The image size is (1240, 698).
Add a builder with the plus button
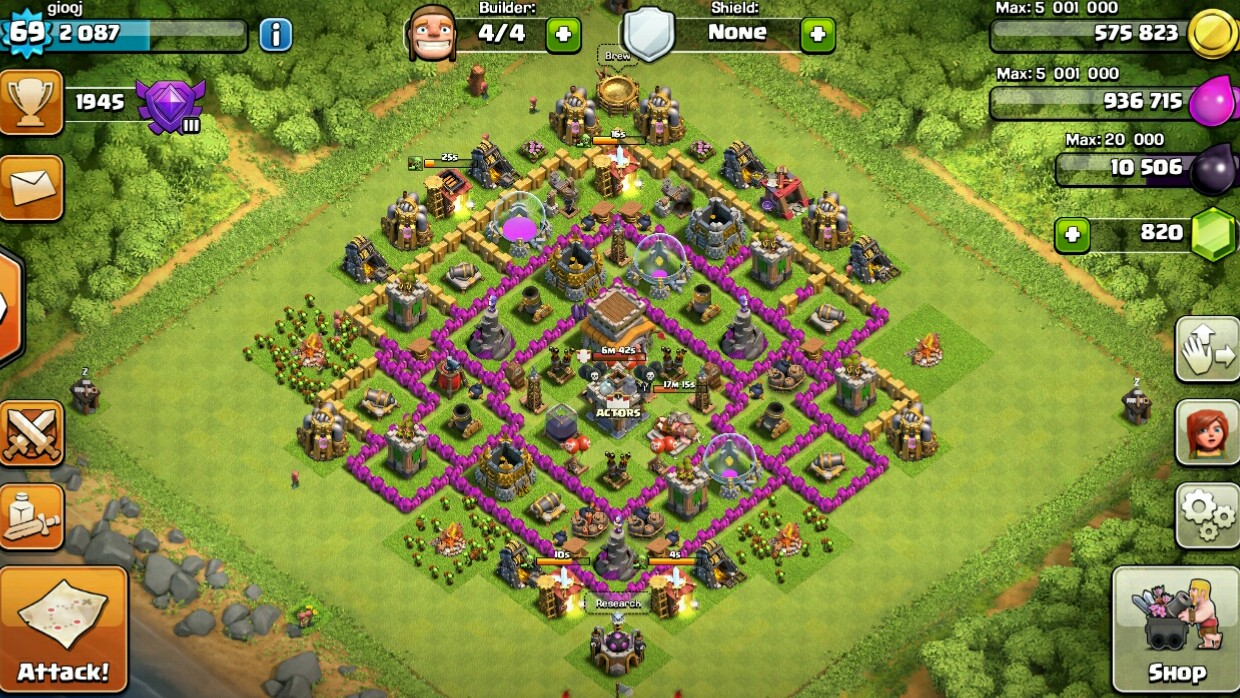coord(563,35)
